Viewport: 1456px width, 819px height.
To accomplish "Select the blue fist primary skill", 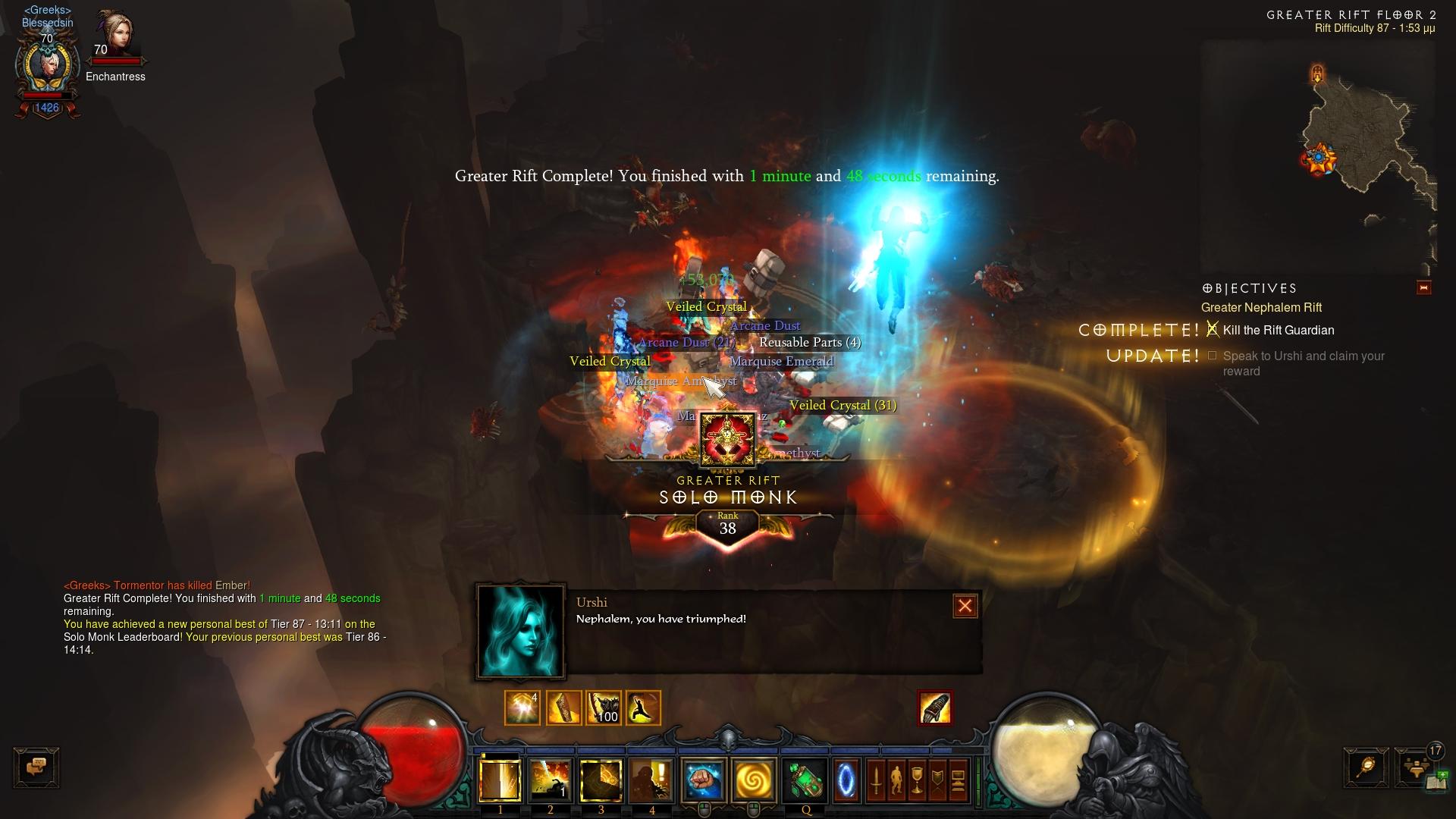I will click(703, 780).
